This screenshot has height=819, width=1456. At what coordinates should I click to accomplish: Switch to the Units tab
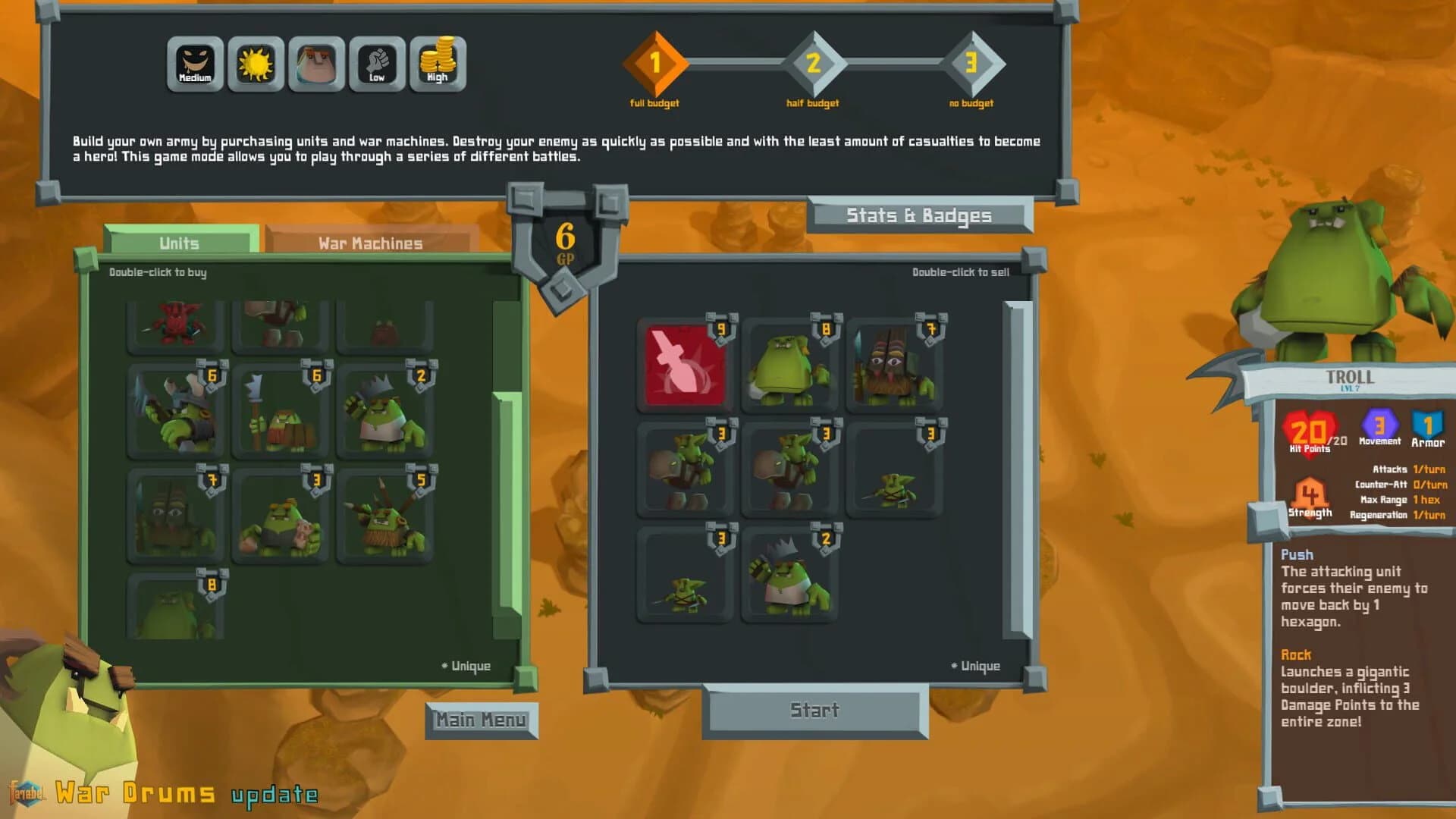(180, 243)
